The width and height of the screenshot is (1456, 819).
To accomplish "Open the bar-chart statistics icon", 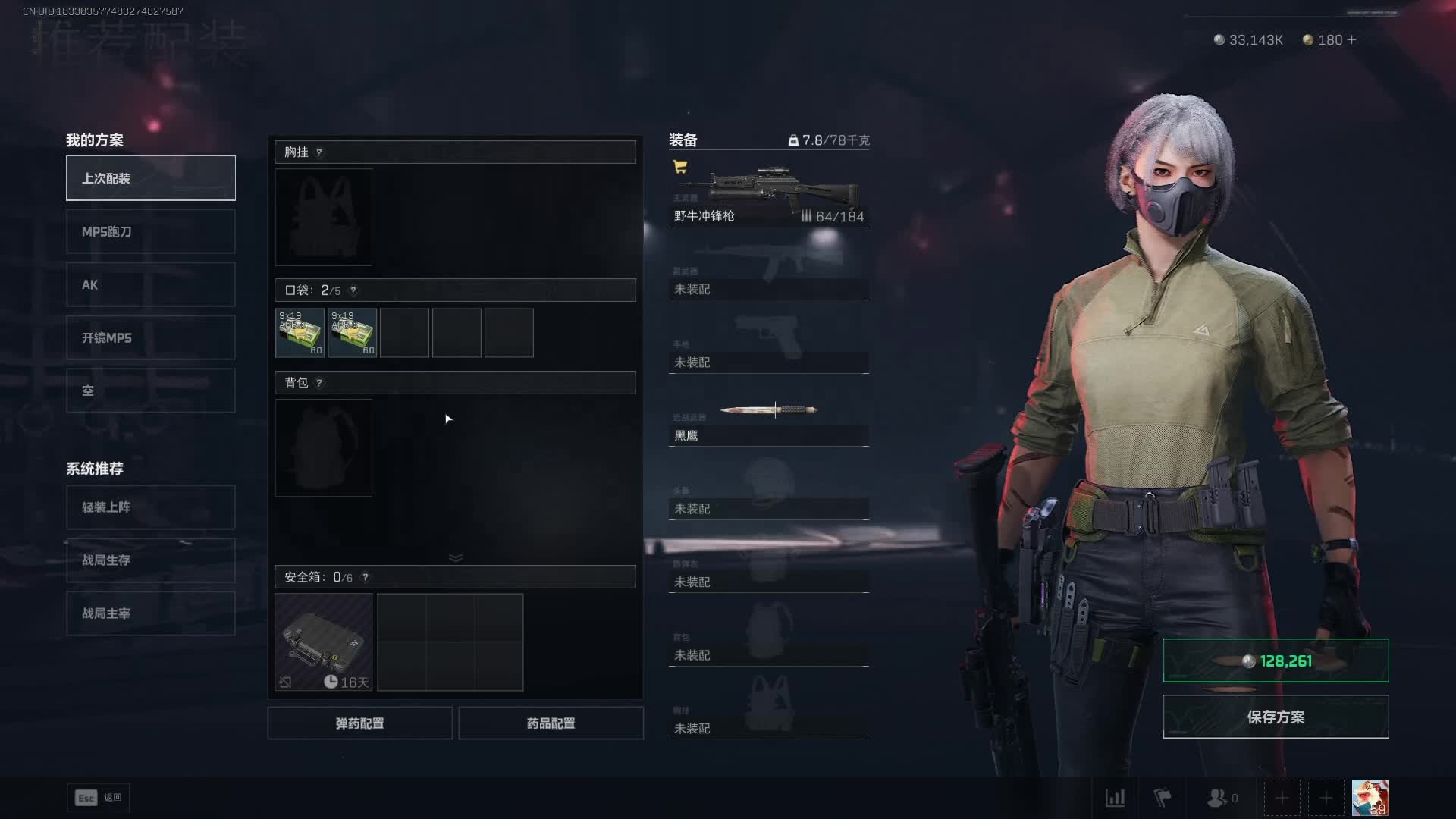I will tap(1115, 798).
